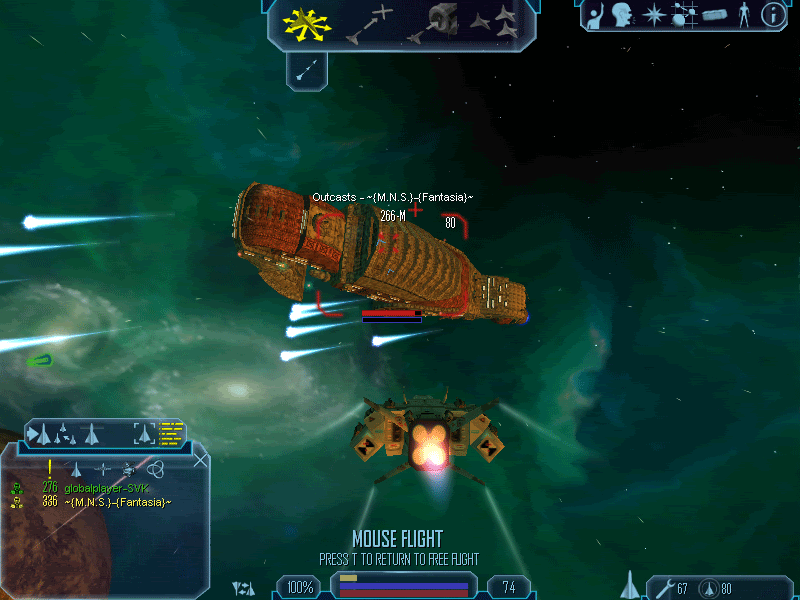Switch contact list to the bracketed ship target view
Screen dimensions: 800x600
pyautogui.click(x=145, y=433)
